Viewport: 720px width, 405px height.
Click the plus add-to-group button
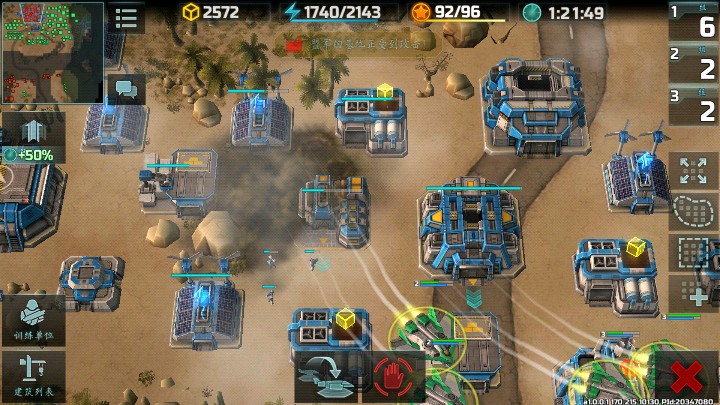click(693, 293)
